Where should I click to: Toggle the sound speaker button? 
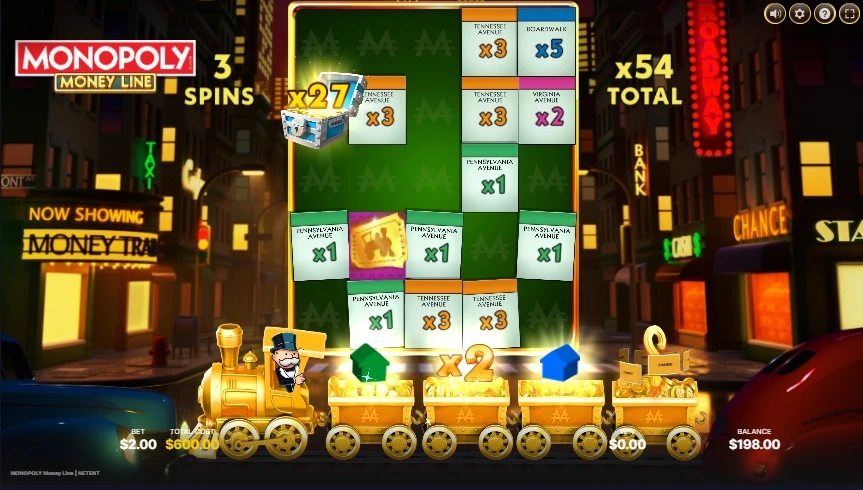775,13
